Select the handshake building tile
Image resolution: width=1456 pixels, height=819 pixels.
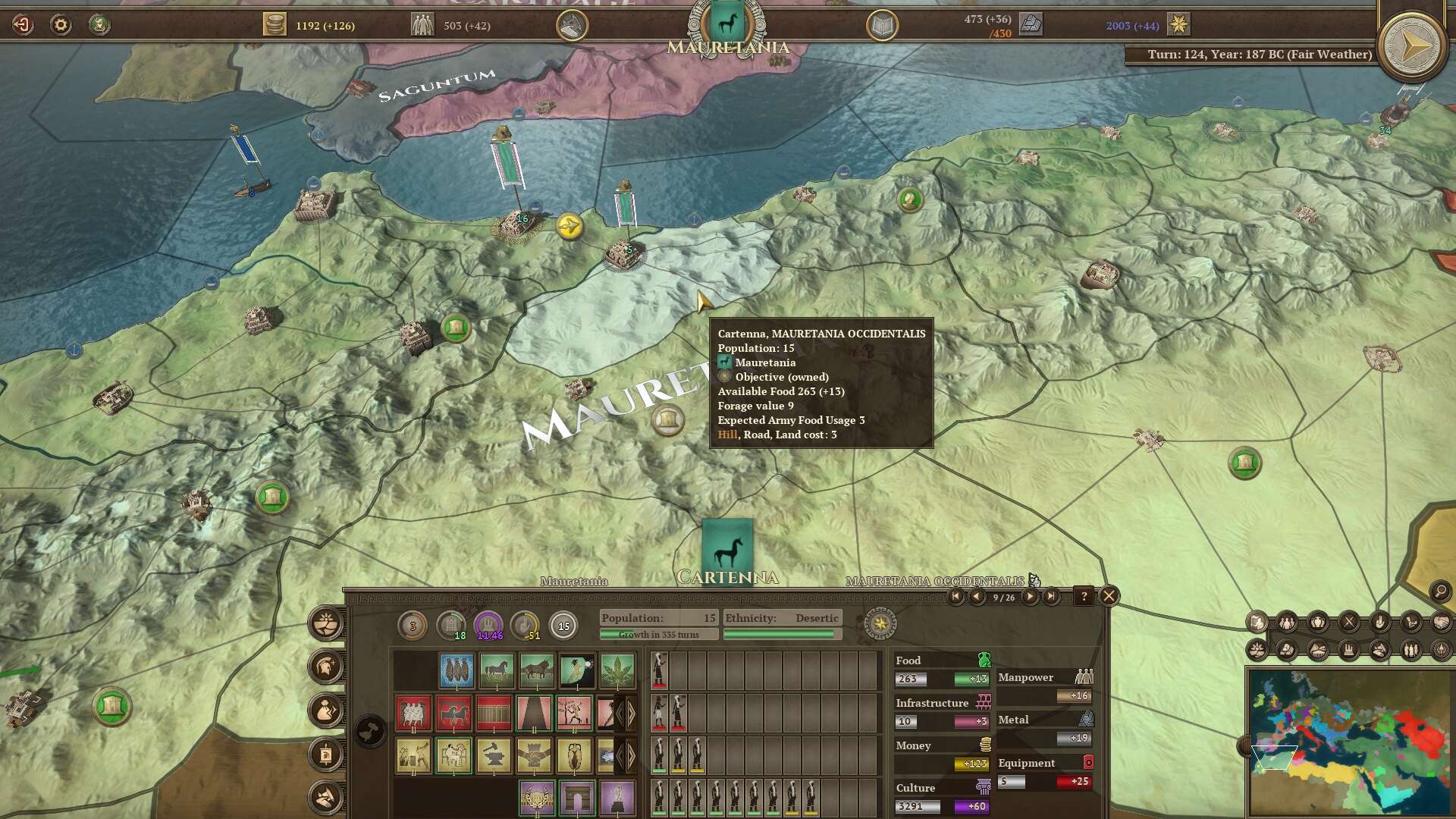tap(534, 755)
